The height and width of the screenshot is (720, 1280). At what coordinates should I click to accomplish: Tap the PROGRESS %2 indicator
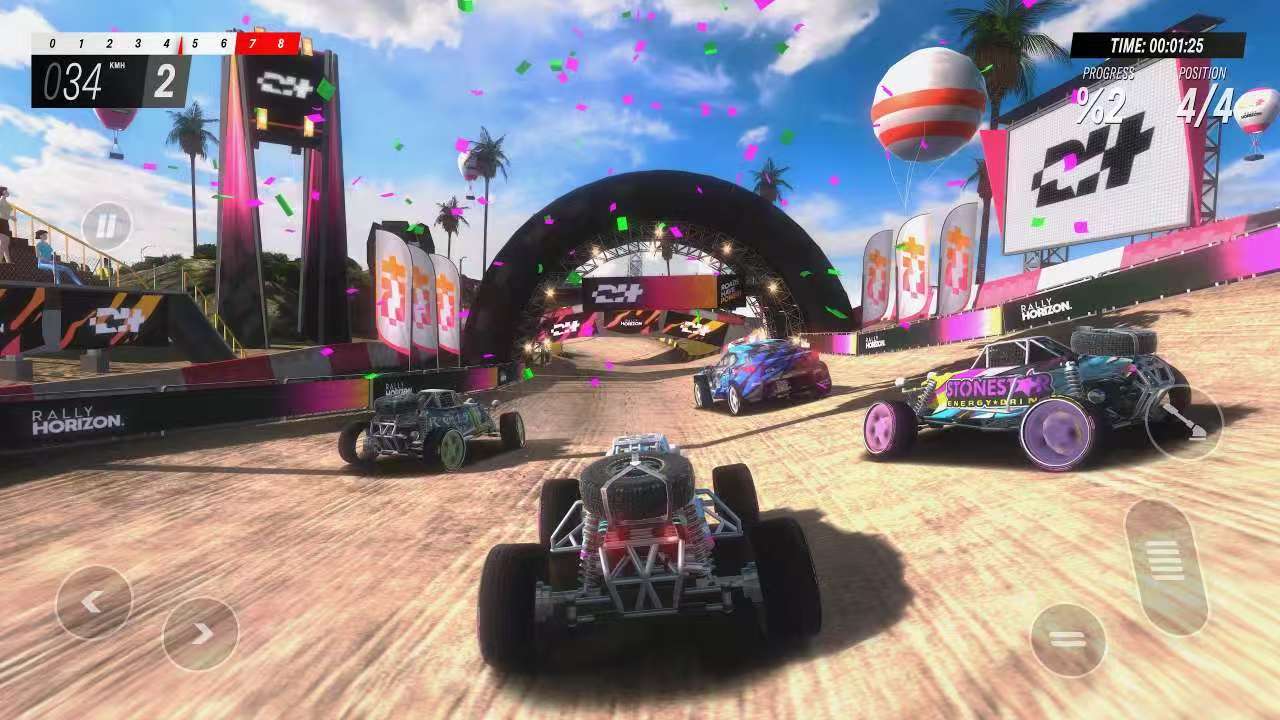click(x=1100, y=88)
